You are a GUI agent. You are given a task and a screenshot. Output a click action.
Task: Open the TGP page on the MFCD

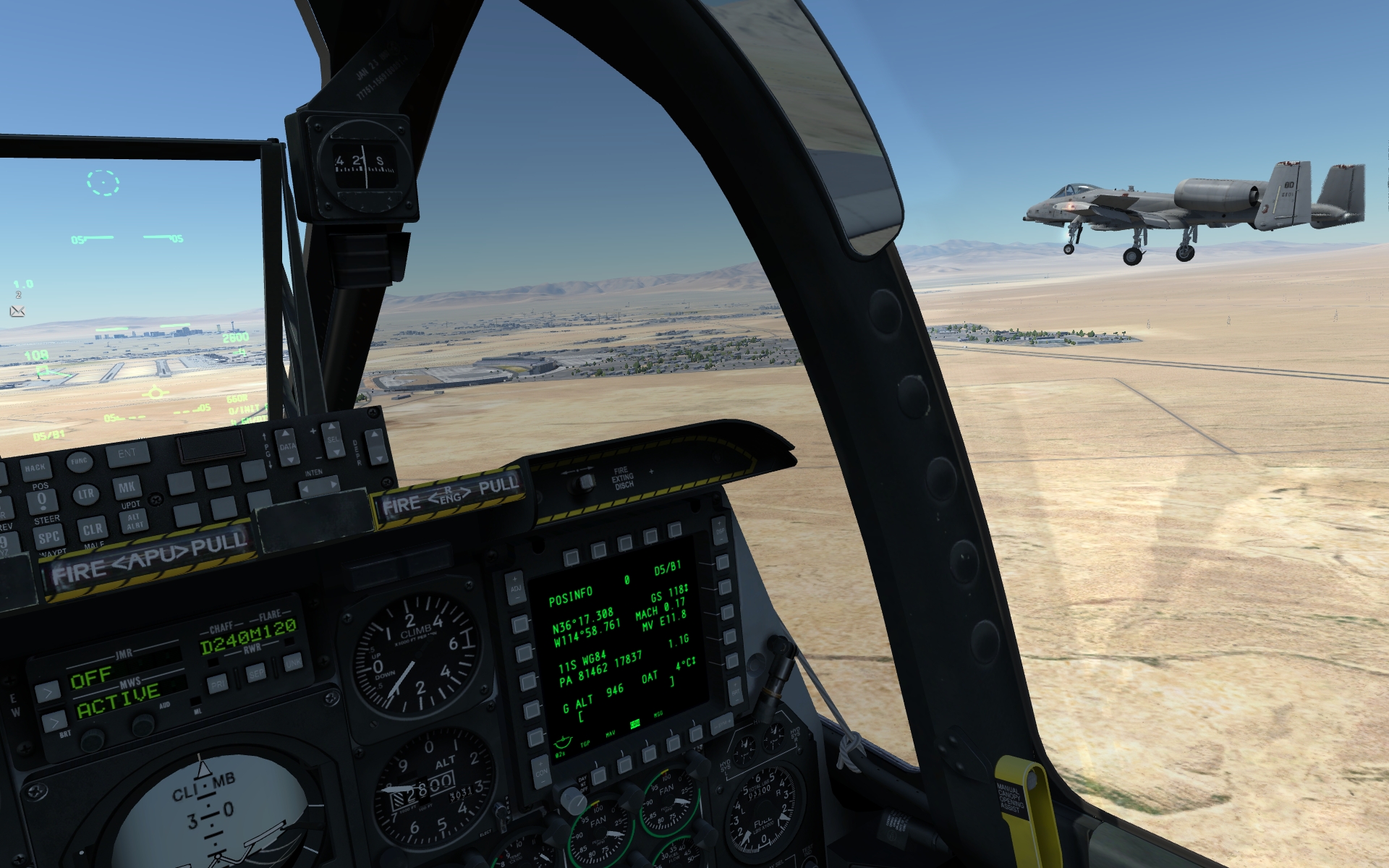click(599, 775)
